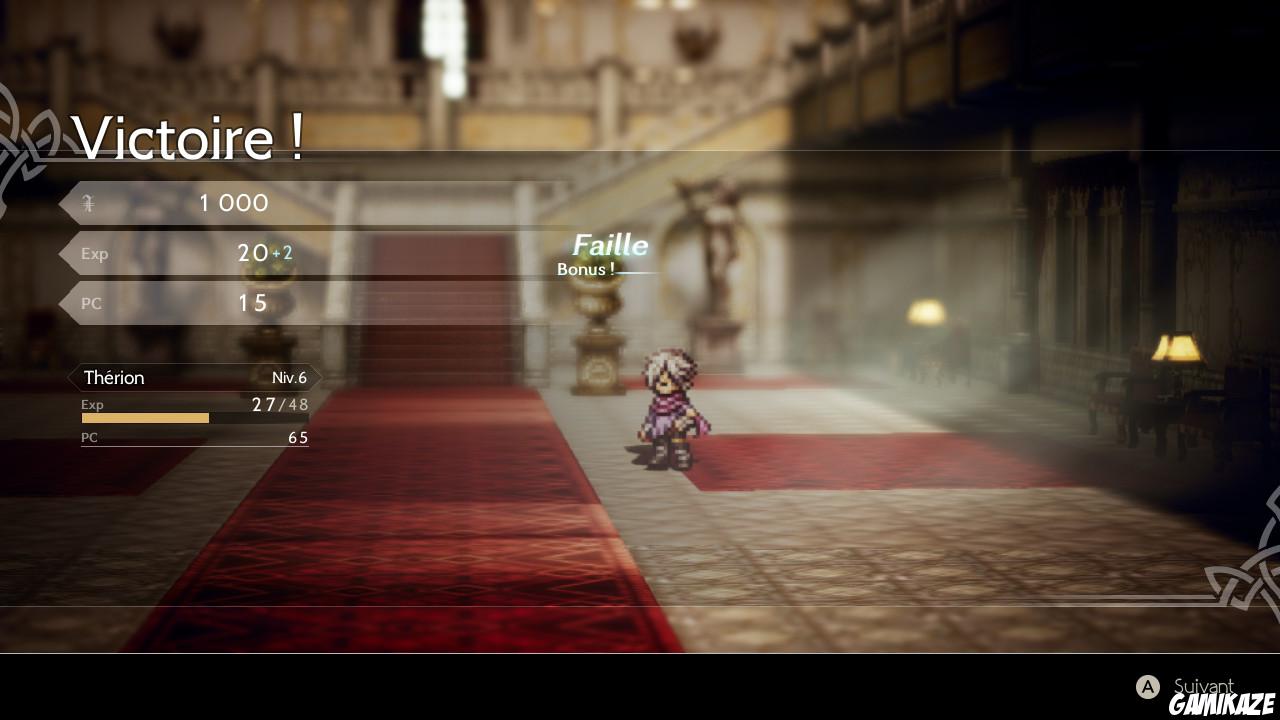Click the 1 000 currency amount

pyautogui.click(x=232, y=203)
